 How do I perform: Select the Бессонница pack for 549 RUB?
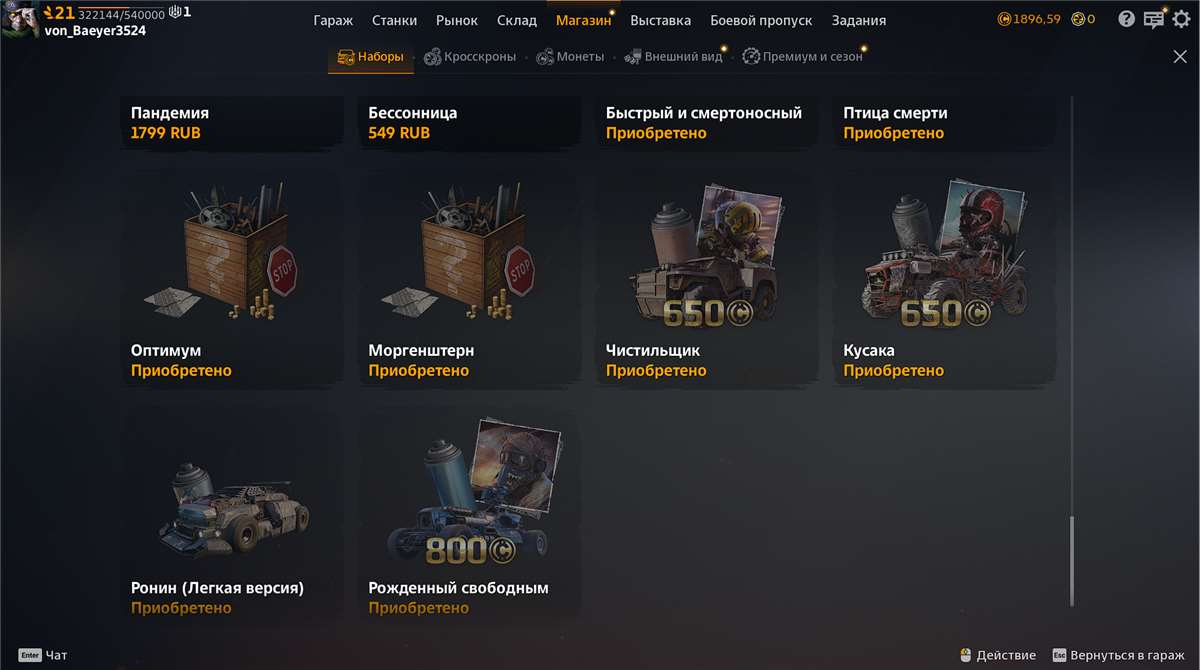469,122
